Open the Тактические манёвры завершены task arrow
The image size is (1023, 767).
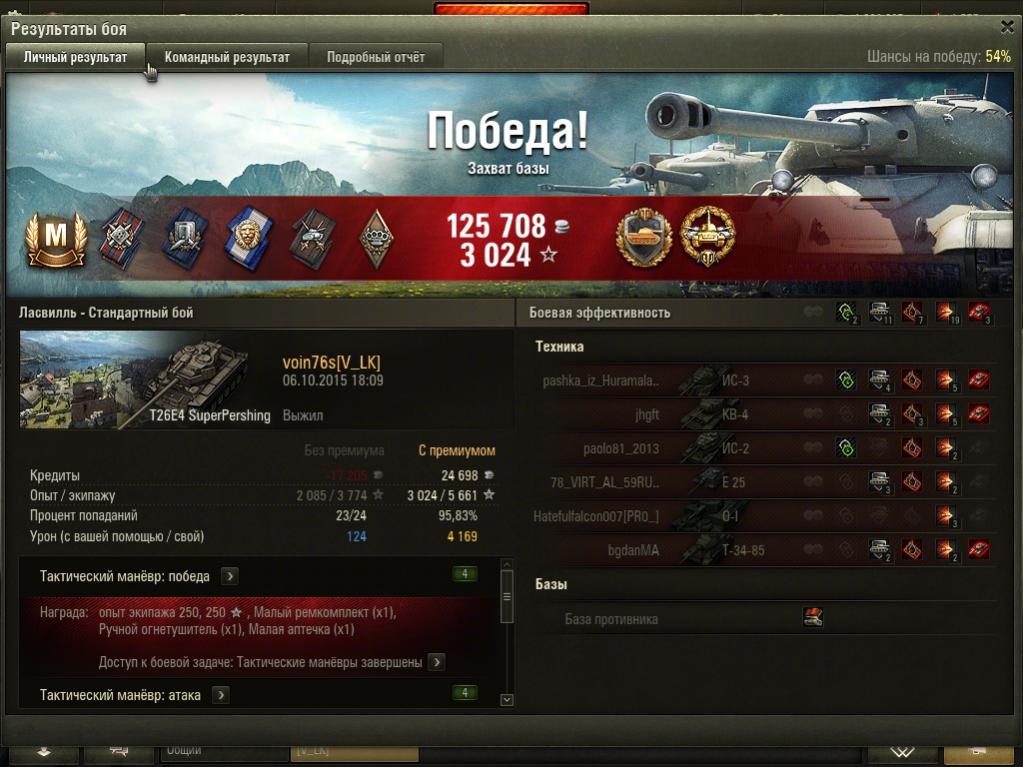437,662
